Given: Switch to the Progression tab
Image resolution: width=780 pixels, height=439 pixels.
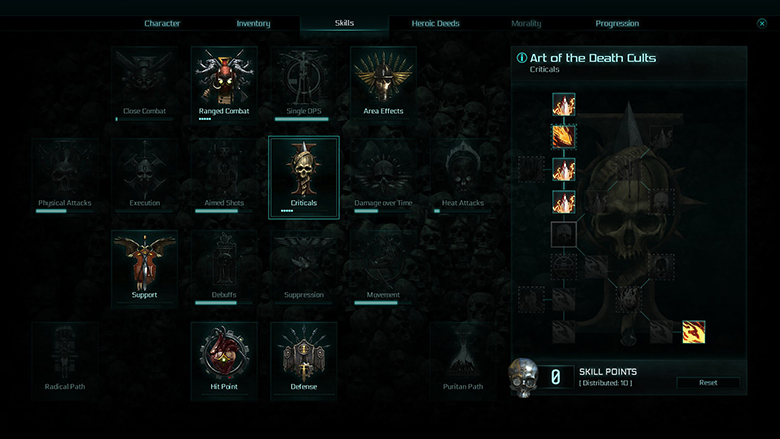Looking at the screenshot, I should (x=617, y=23).
